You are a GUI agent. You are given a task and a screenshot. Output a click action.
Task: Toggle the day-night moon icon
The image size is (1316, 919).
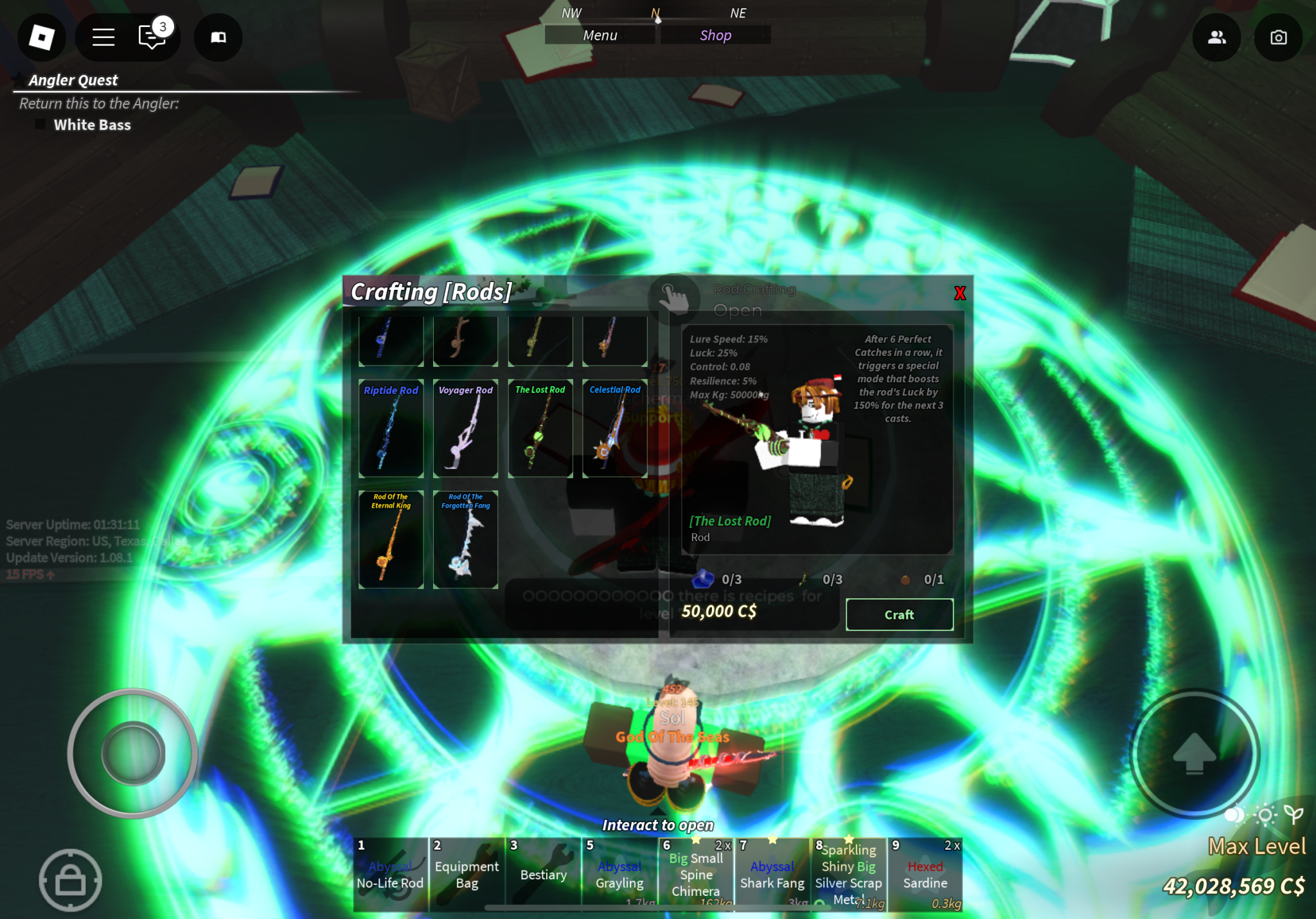[x=1234, y=816]
